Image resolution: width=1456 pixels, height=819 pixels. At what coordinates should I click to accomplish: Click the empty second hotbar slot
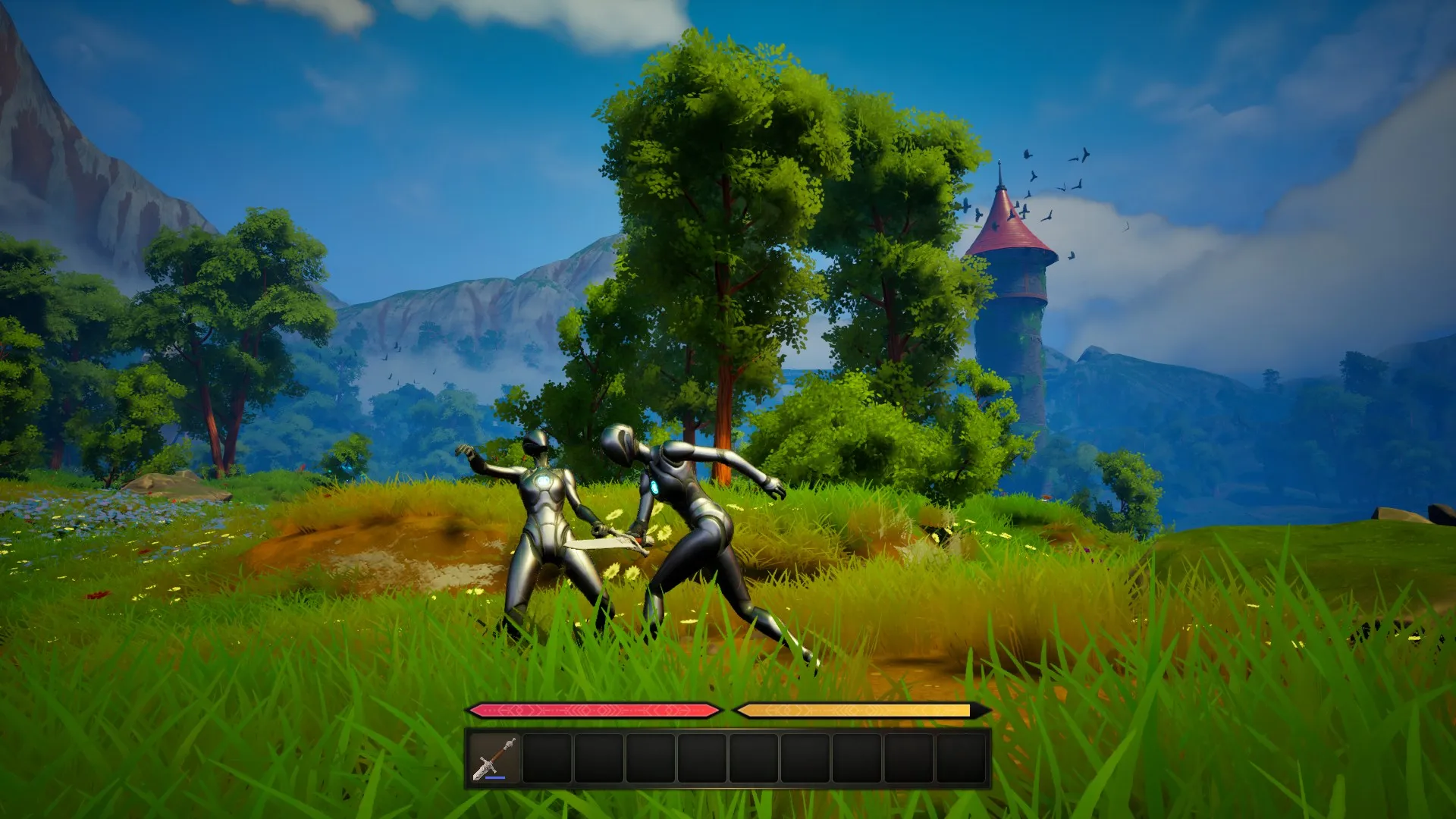point(547,758)
